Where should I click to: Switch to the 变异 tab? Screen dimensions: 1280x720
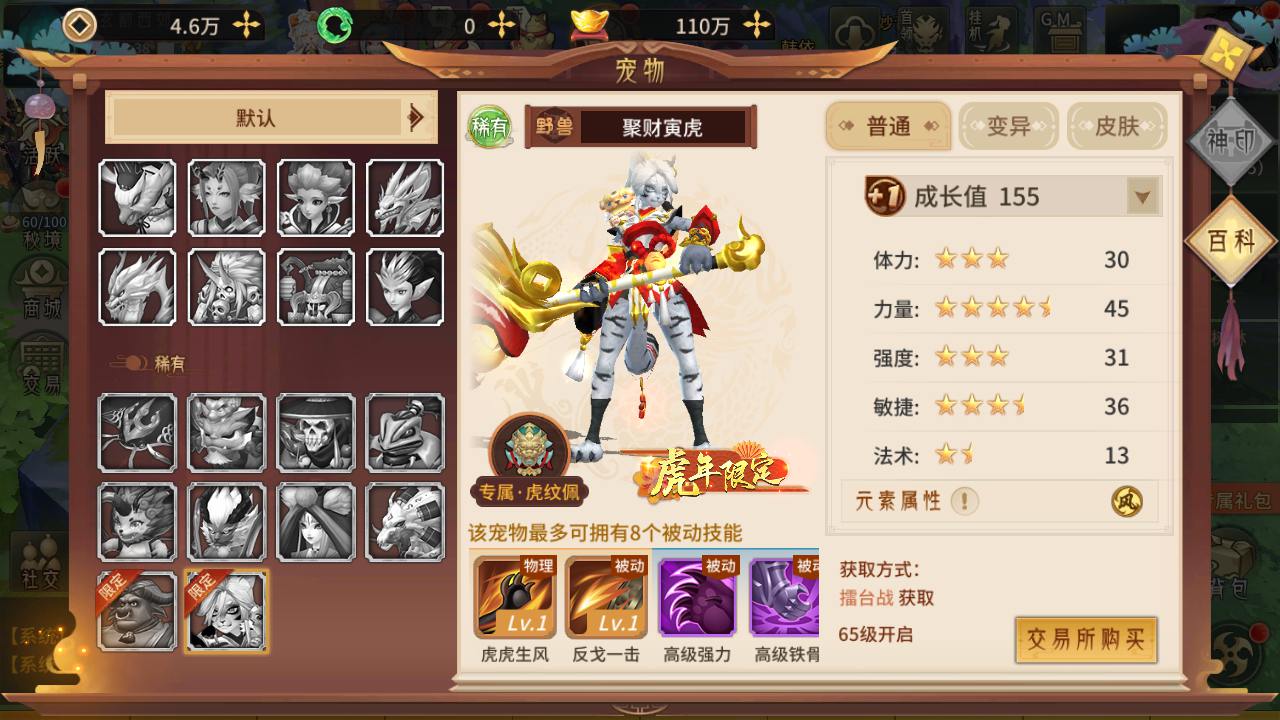click(1008, 126)
